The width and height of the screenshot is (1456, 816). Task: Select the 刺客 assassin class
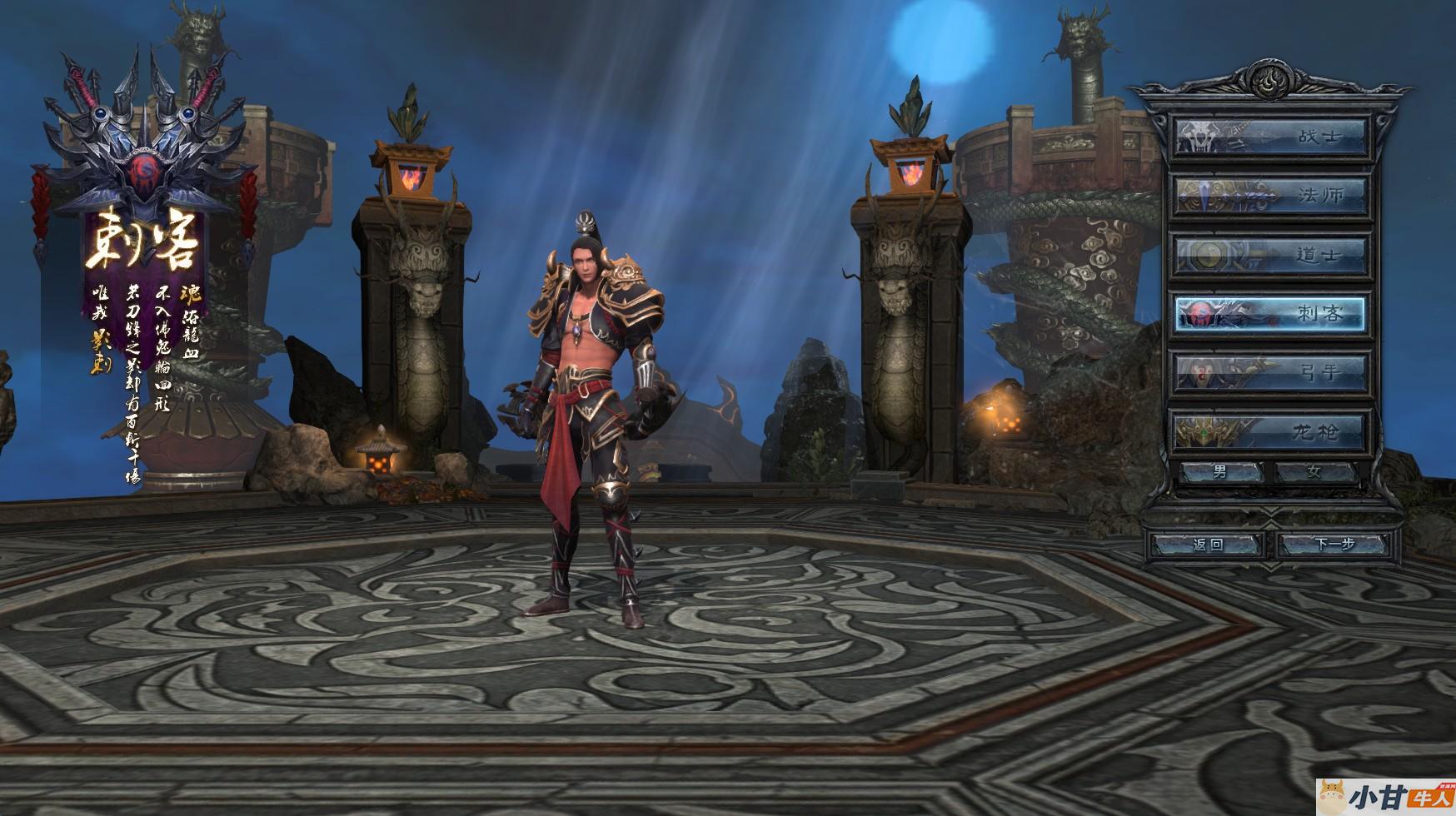tap(1270, 314)
